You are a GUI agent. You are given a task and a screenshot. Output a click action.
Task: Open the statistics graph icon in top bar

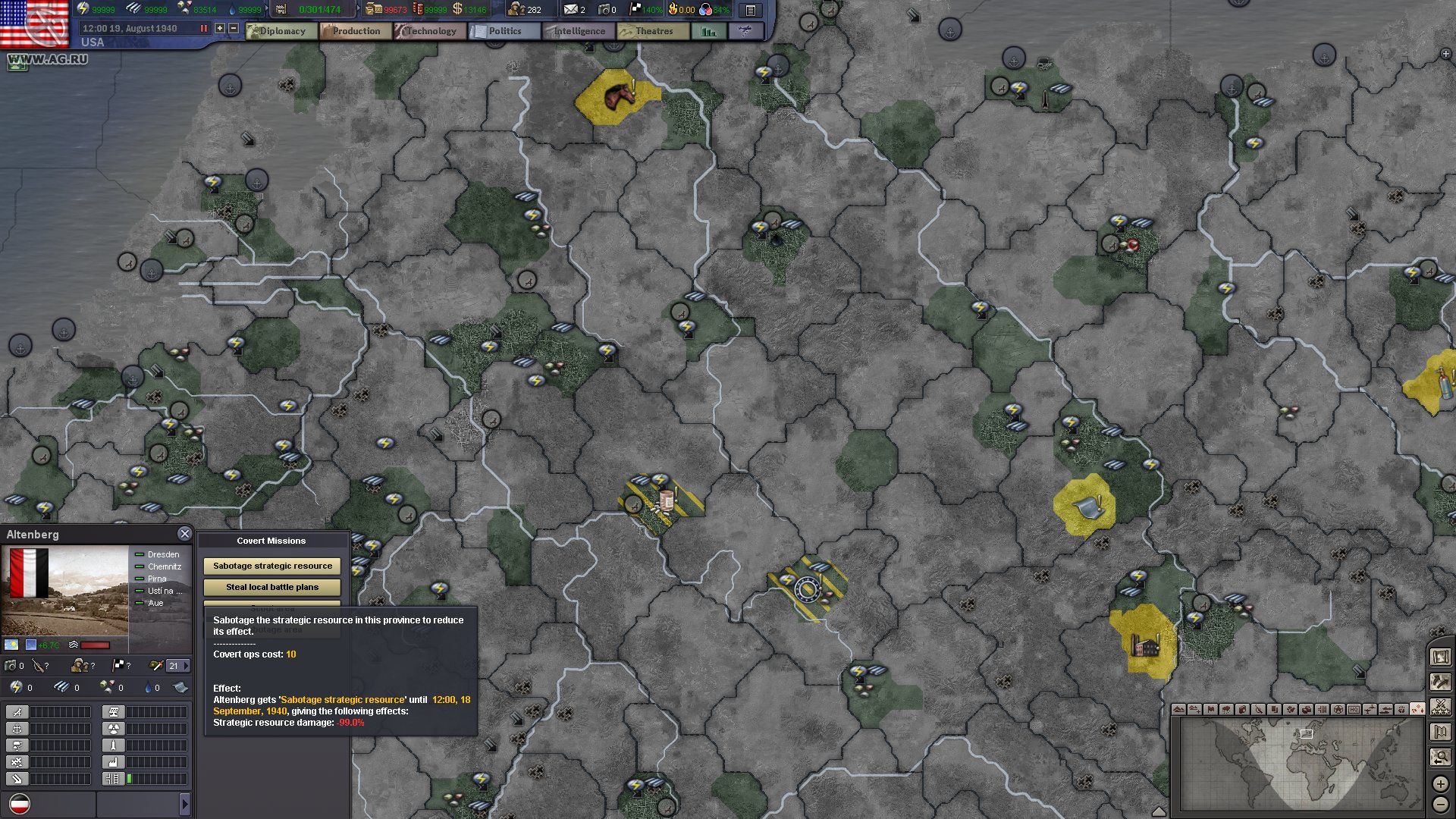pyautogui.click(x=708, y=32)
